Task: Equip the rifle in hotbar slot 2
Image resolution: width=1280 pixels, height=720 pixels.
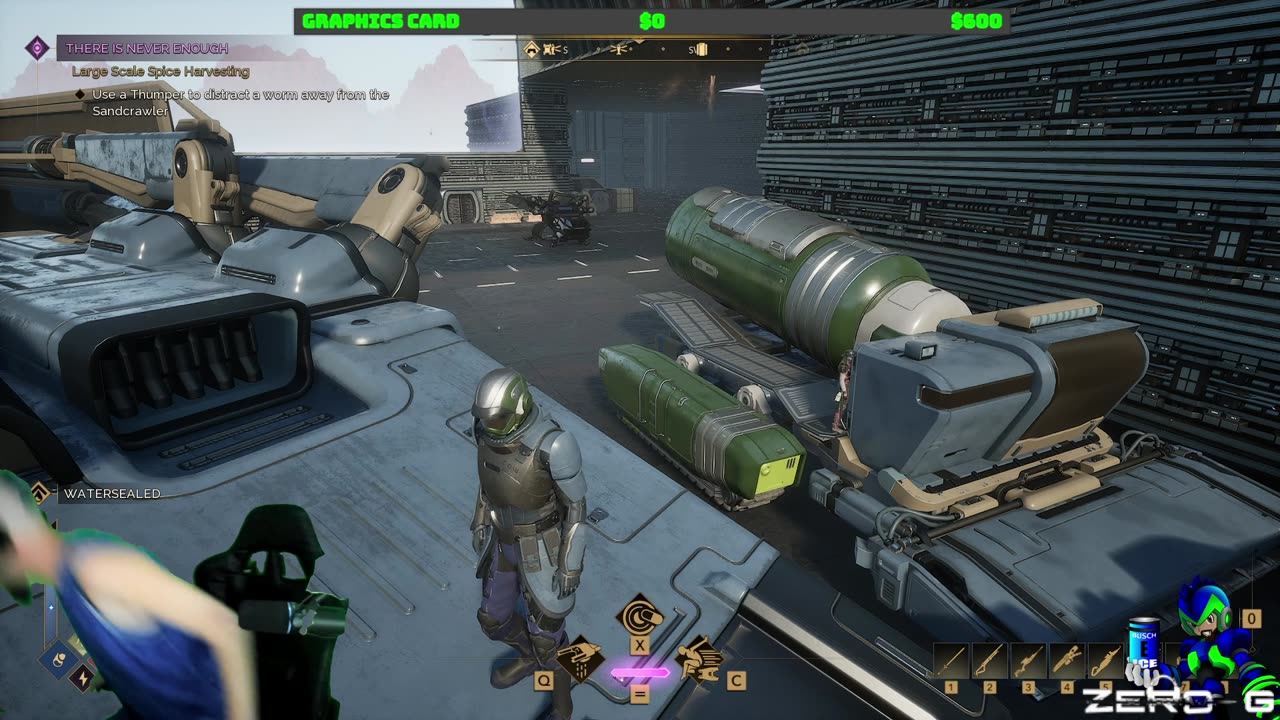Action: coord(990,661)
